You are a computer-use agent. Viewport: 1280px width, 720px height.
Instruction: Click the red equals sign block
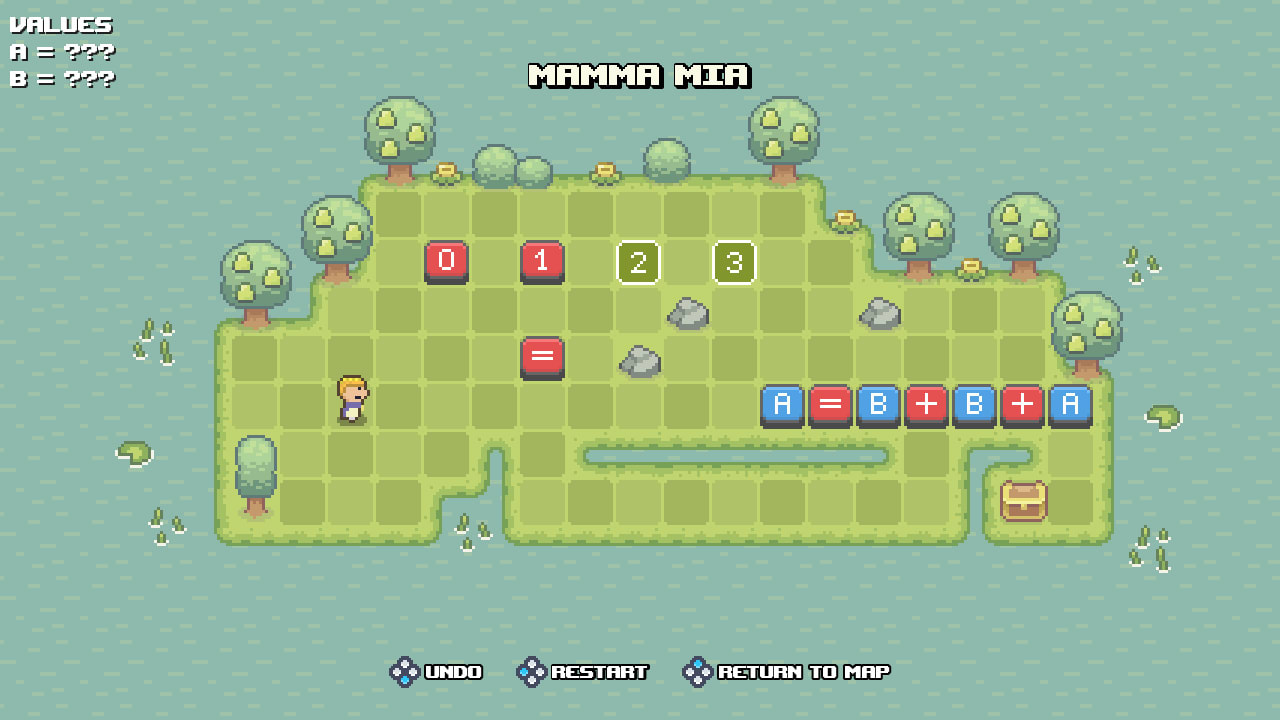(543, 358)
